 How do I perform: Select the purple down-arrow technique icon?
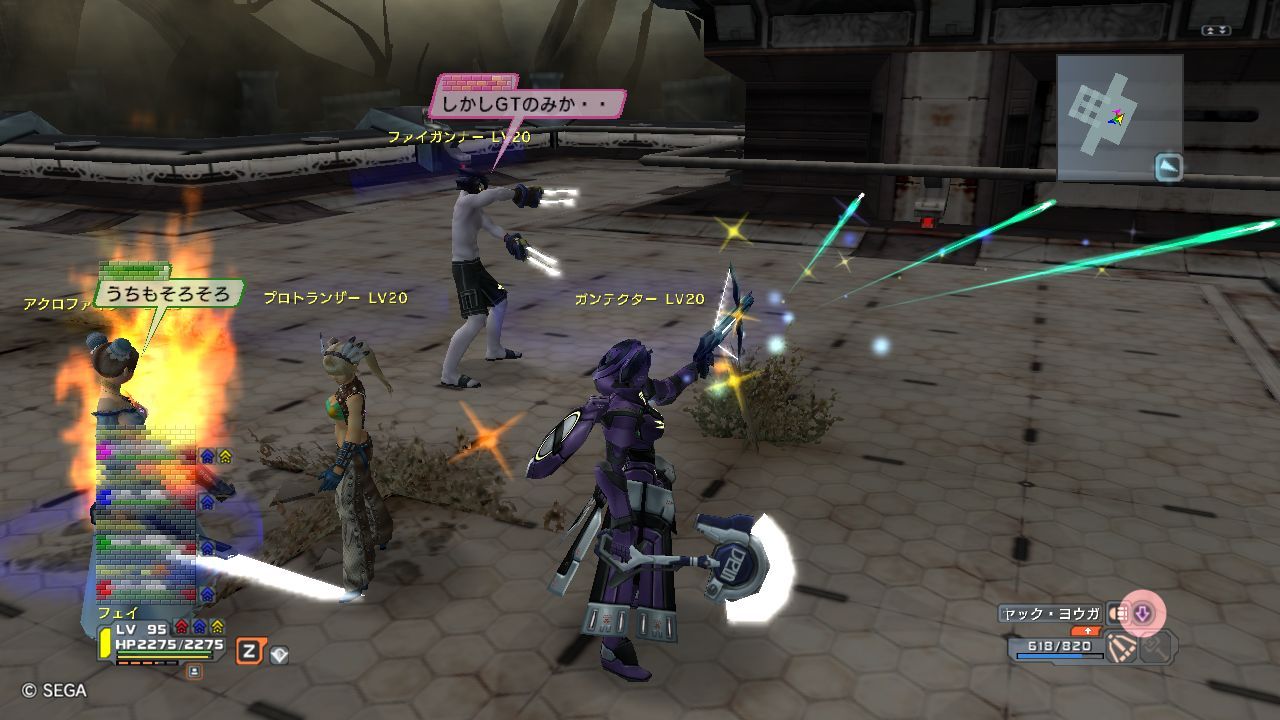(1143, 613)
